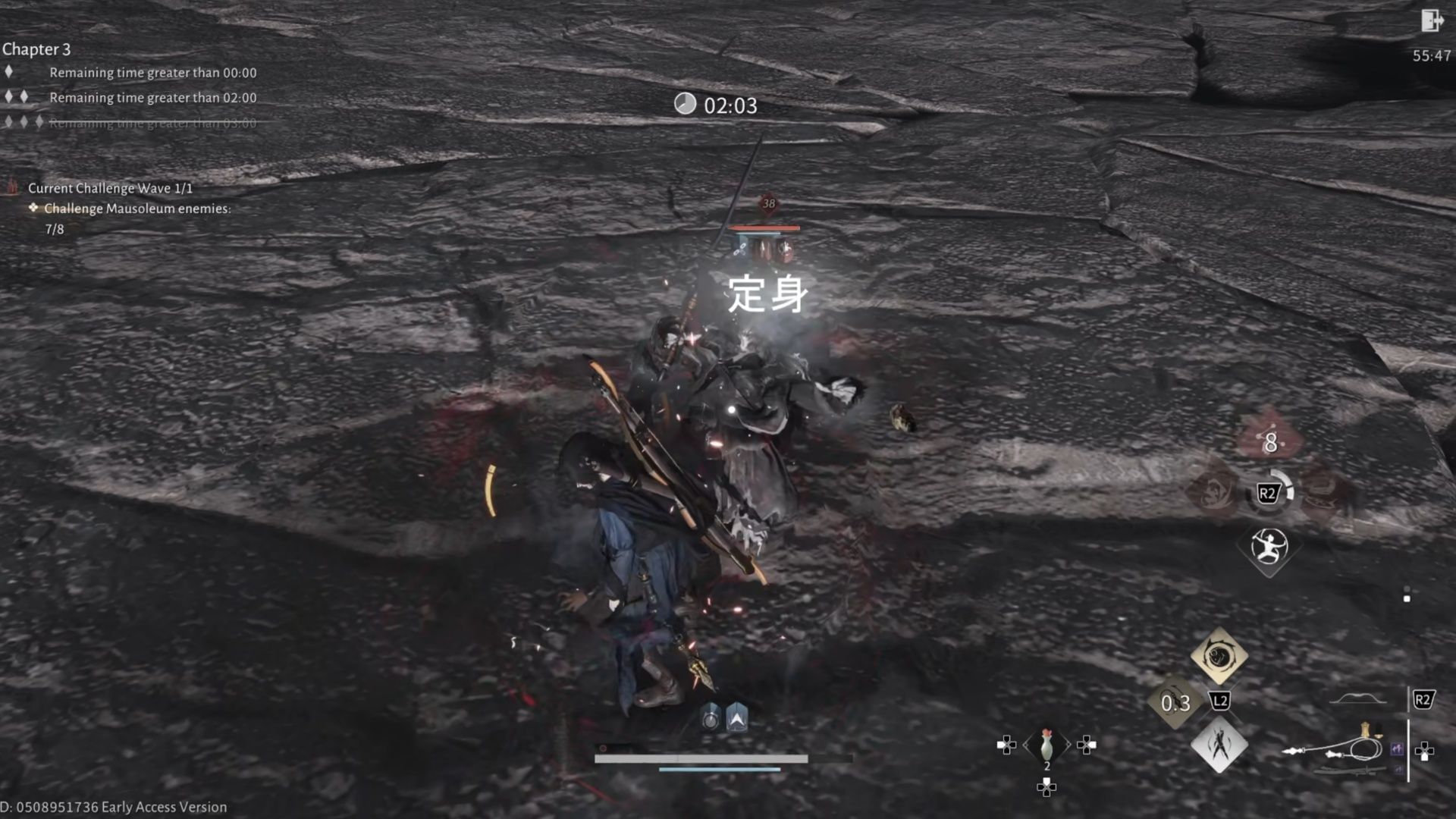This screenshot has width=1456, height=819.
Task: Activate the hook skill showing 0.3 cooldown
Action: click(1175, 701)
